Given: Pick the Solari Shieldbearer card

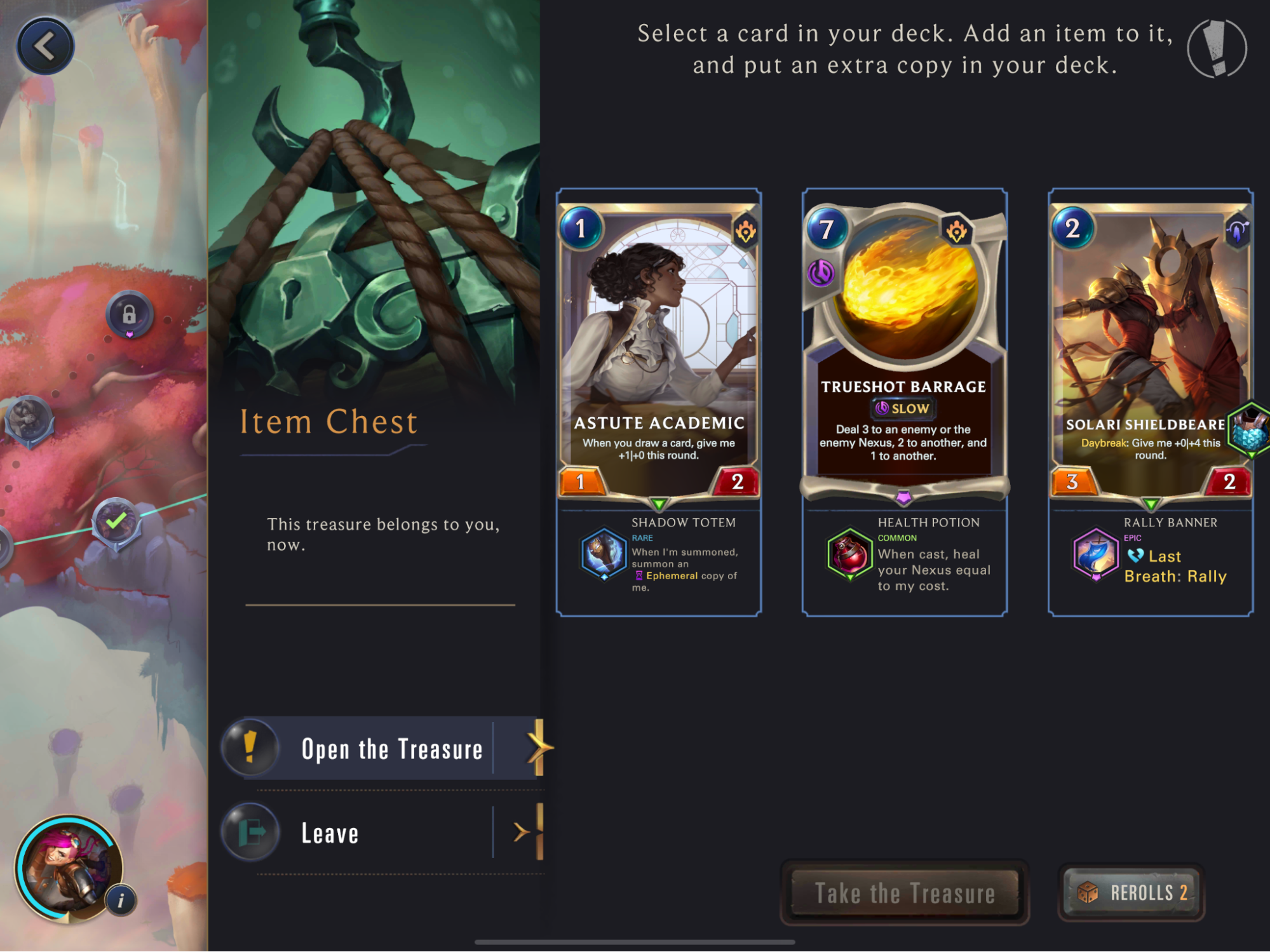Looking at the screenshot, I should [1150, 349].
